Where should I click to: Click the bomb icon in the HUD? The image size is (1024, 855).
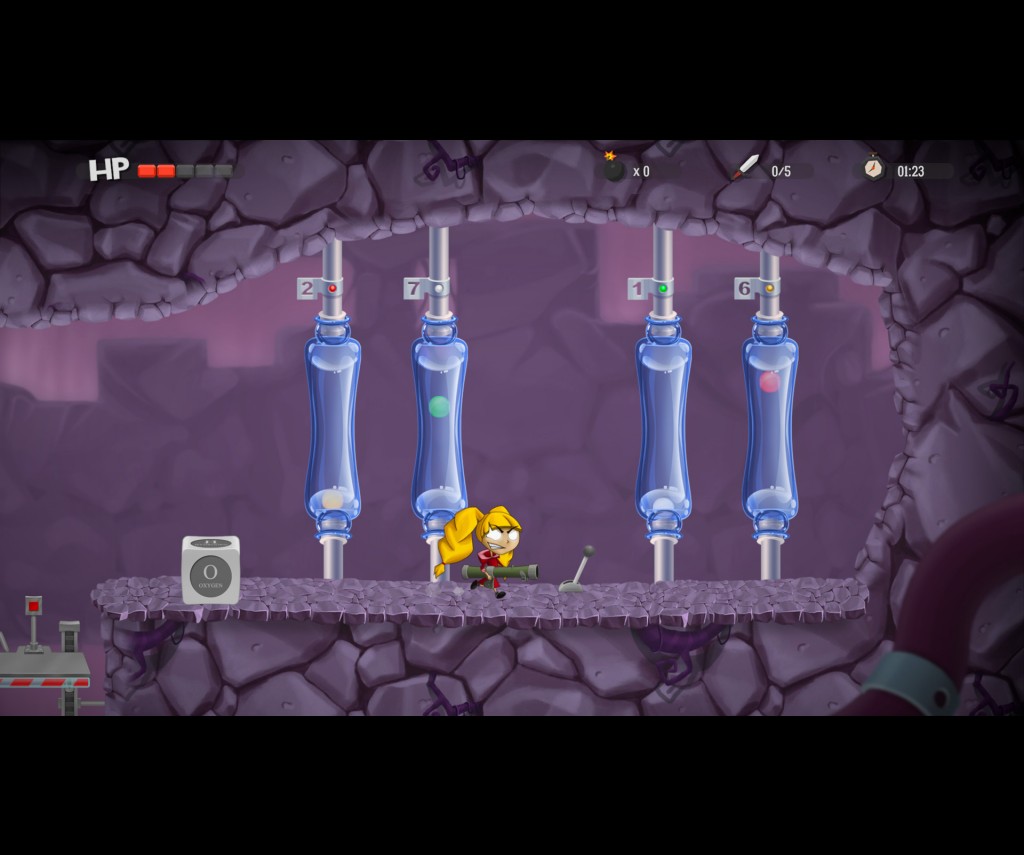pos(613,168)
